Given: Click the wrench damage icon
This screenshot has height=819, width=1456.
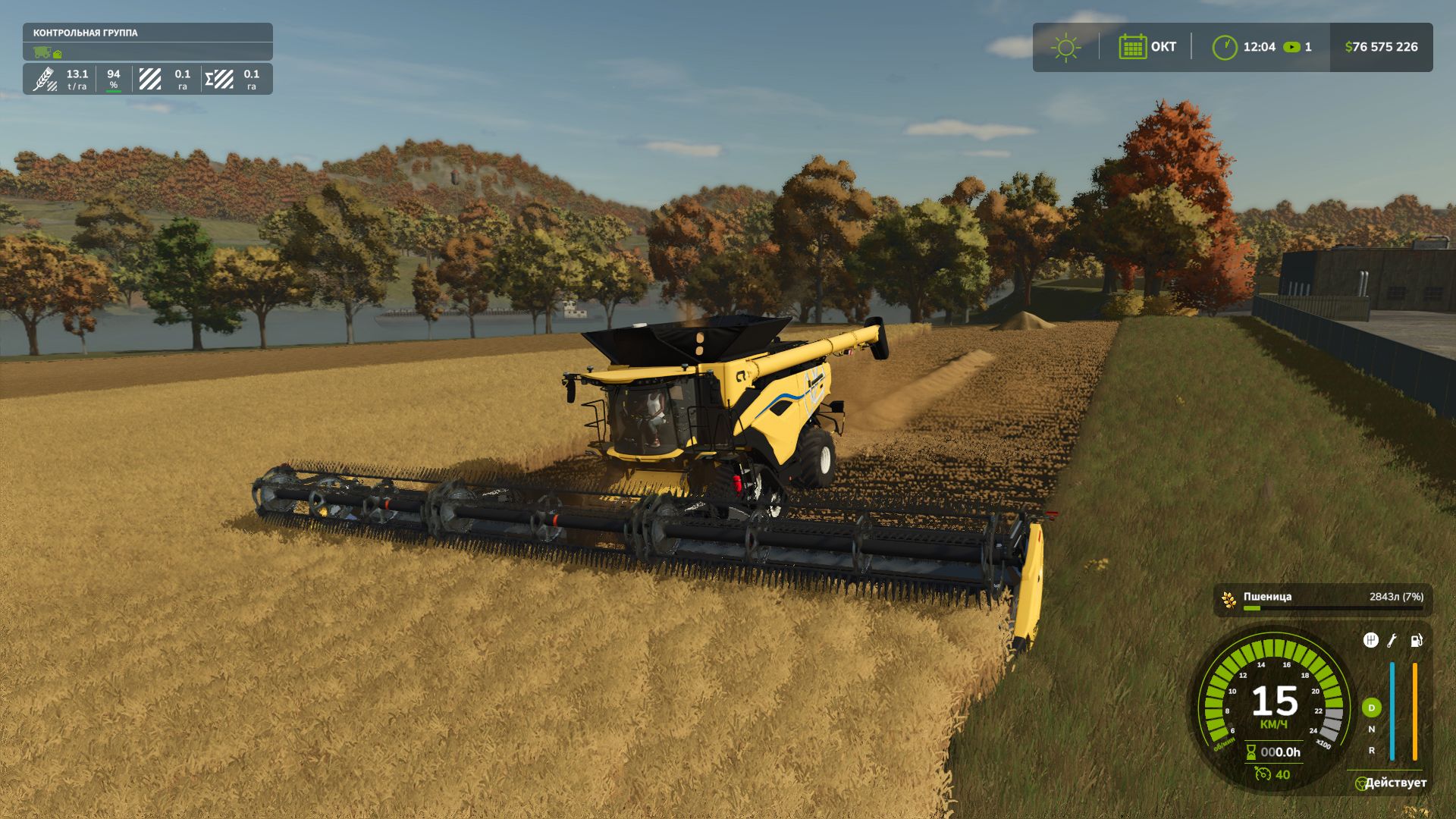Looking at the screenshot, I should 1392,641.
